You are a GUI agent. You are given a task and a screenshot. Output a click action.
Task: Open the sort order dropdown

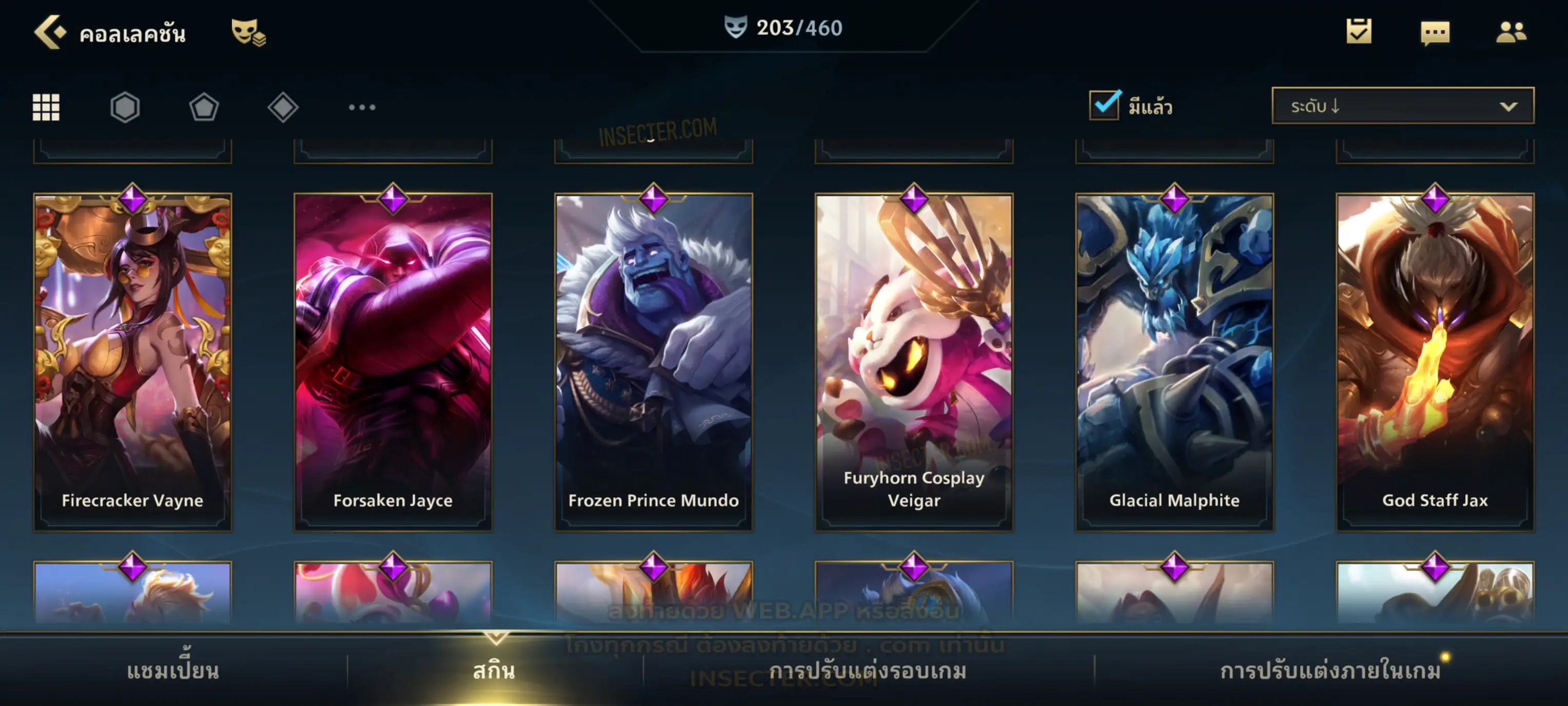(x=1403, y=106)
